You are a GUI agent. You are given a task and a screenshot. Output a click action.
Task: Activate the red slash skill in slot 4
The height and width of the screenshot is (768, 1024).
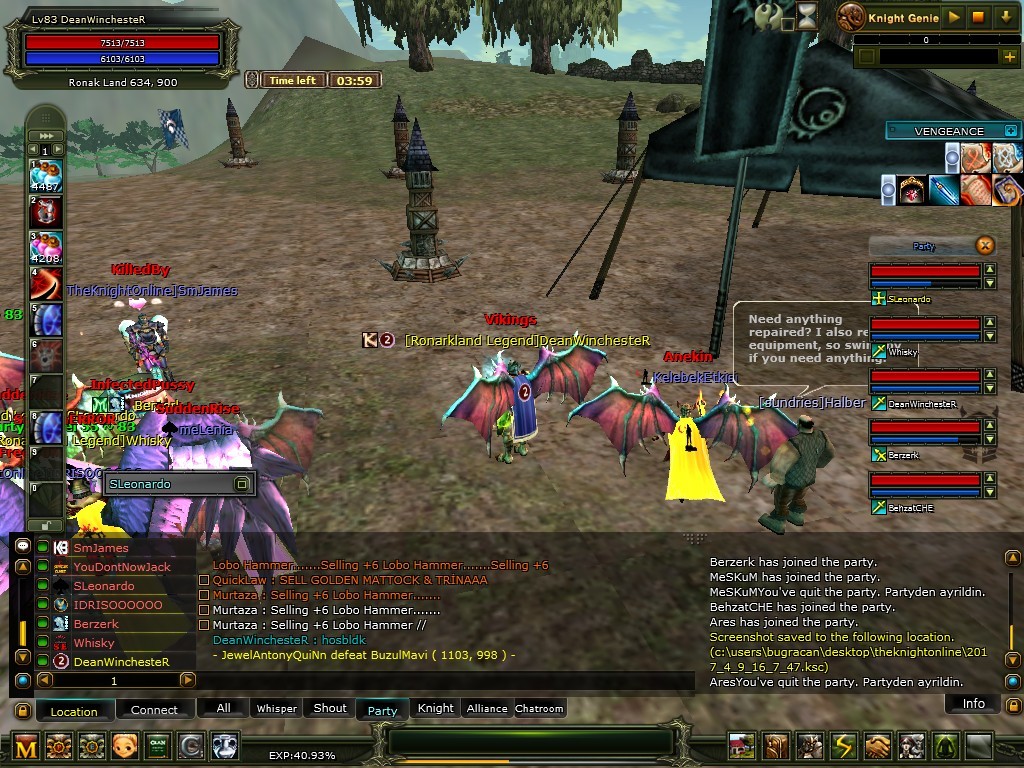coord(46,283)
